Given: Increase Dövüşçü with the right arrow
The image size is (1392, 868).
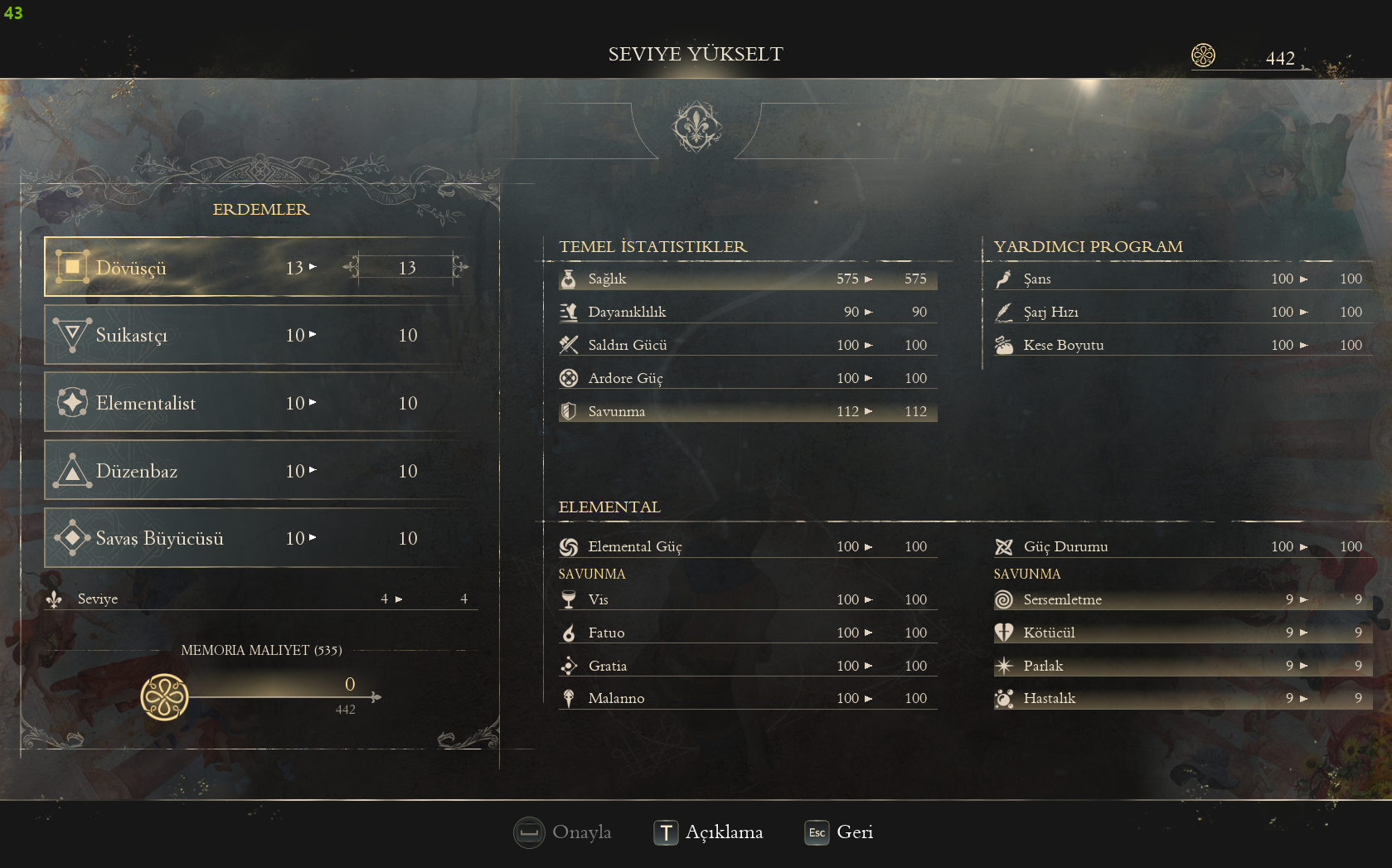Looking at the screenshot, I should click(461, 267).
